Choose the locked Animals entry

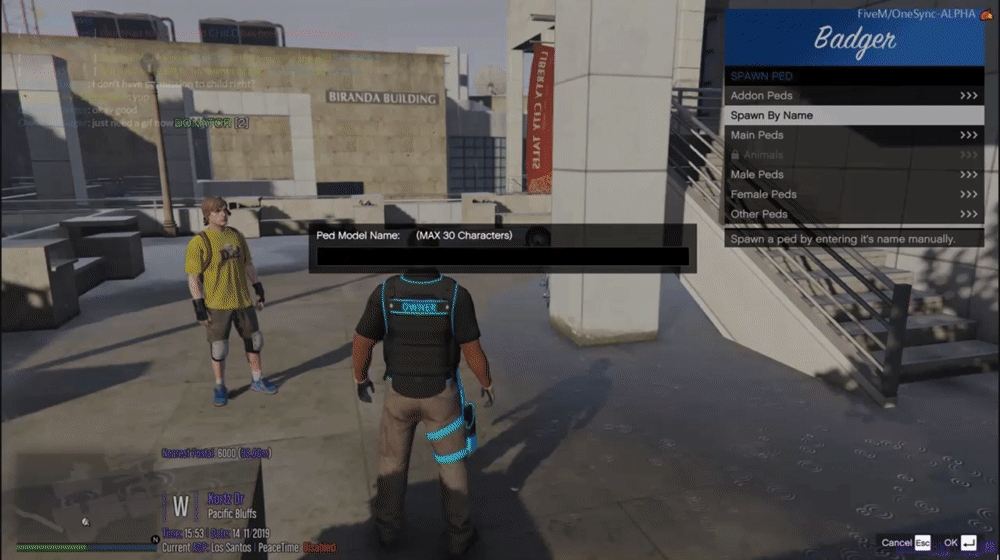(853, 155)
